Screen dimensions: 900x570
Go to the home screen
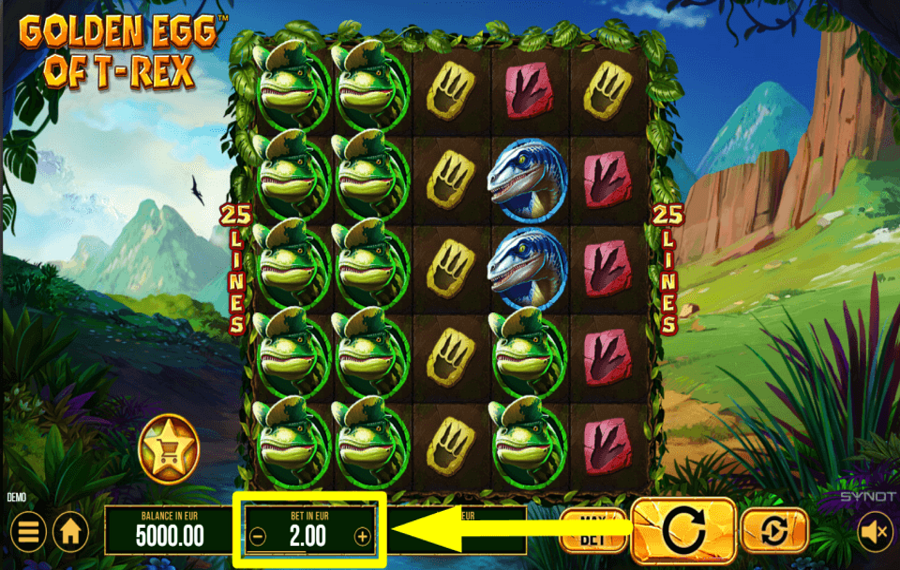(70, 530)
